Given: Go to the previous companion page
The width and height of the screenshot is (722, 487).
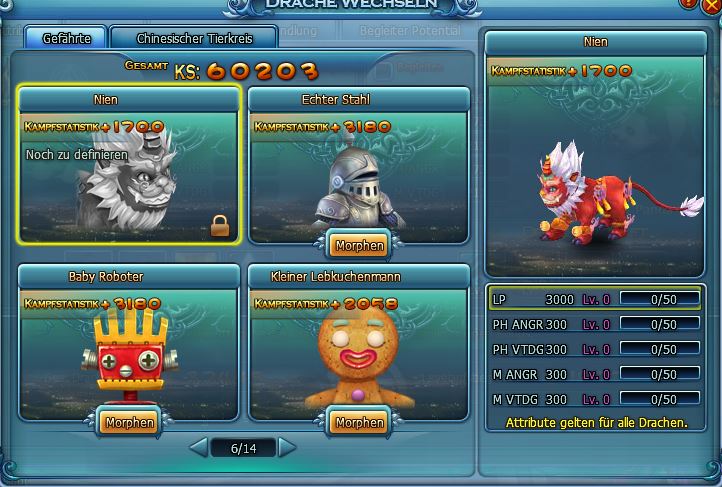Looking at the screenshot, I should coord(198,448).
